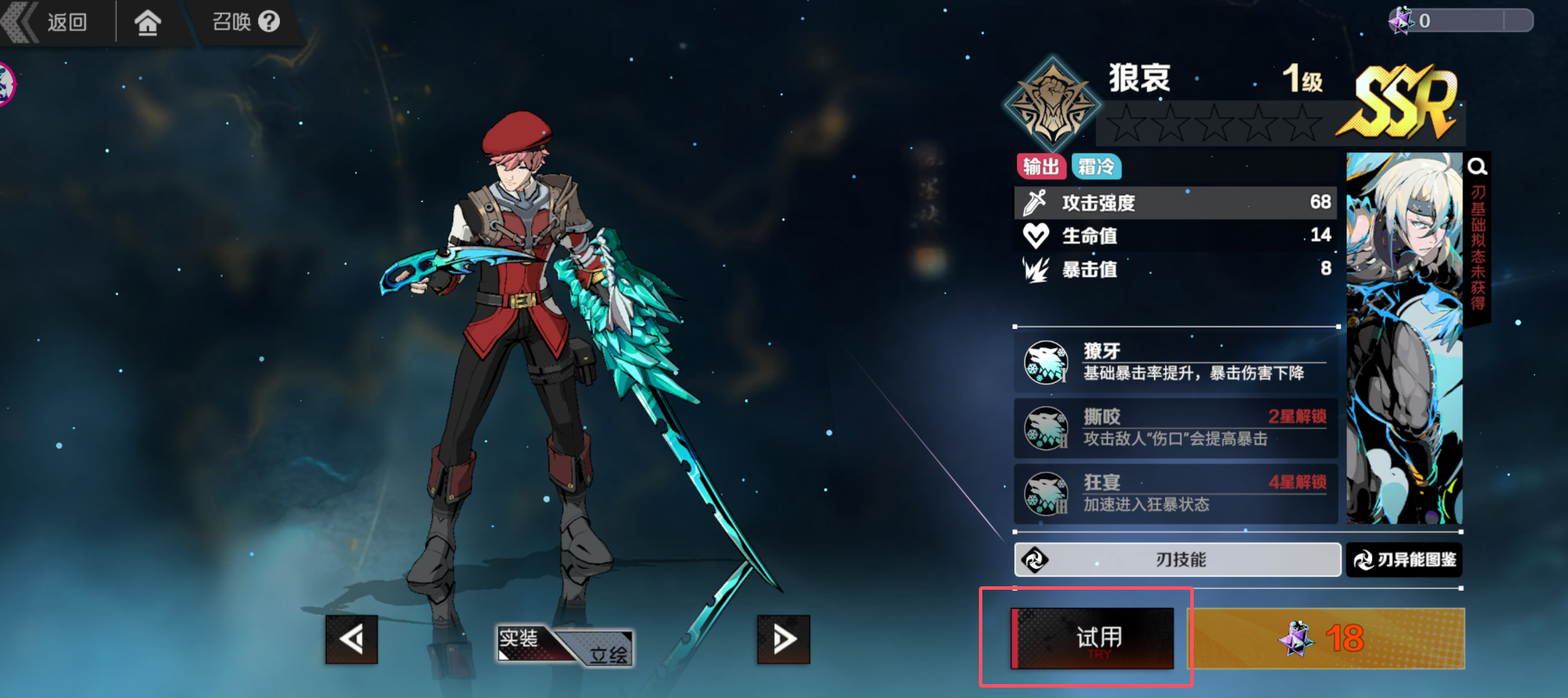The width and height of the screenshot is (1568, 698).
Task: Open the home screen icon
Action: [148, 22]
